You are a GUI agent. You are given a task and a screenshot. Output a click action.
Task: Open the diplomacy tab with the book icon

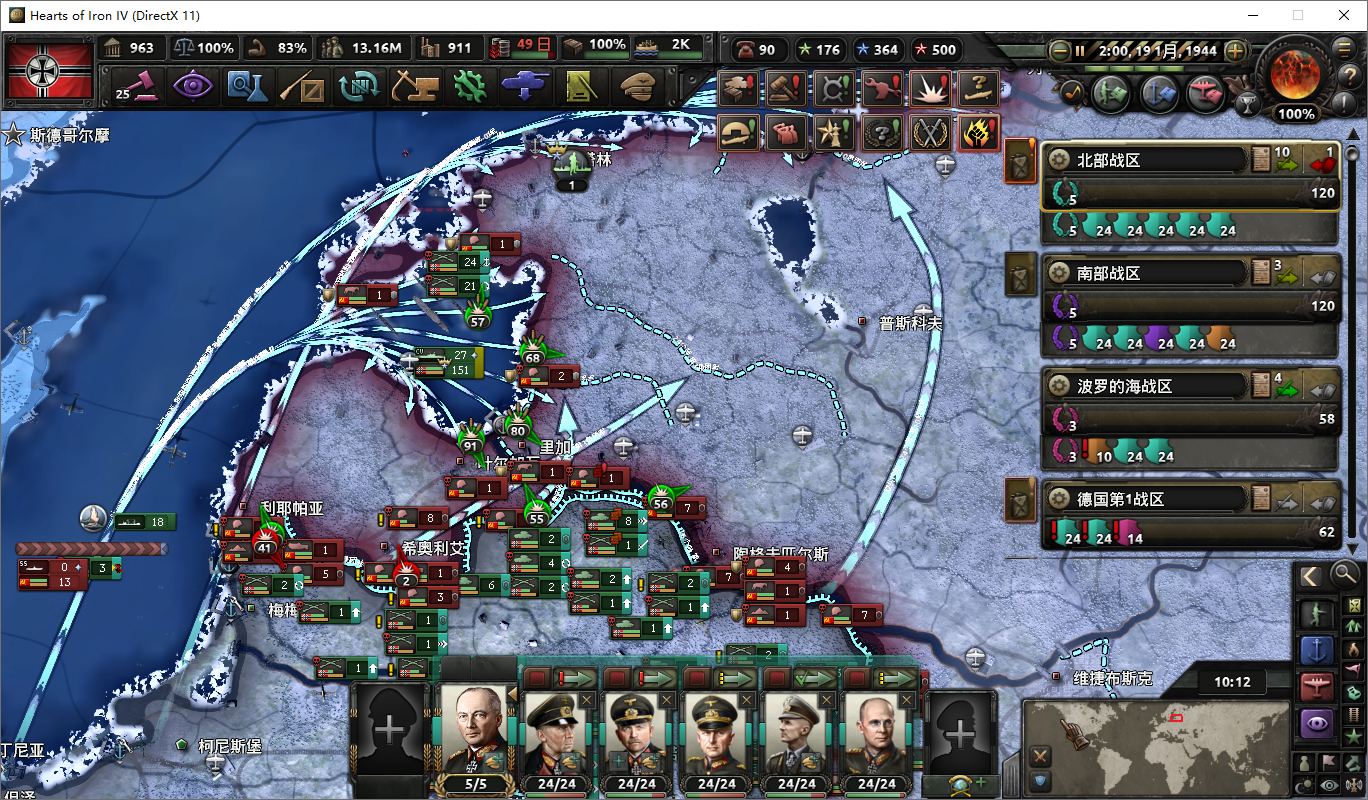(580, 87)
